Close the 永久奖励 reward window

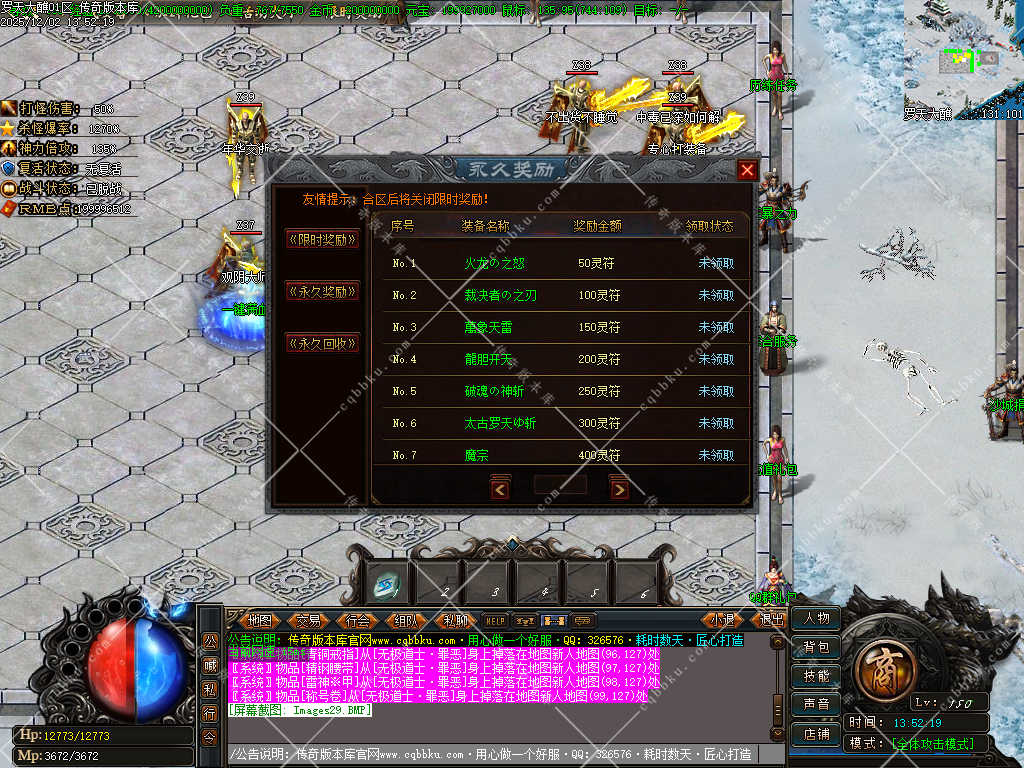746,170
